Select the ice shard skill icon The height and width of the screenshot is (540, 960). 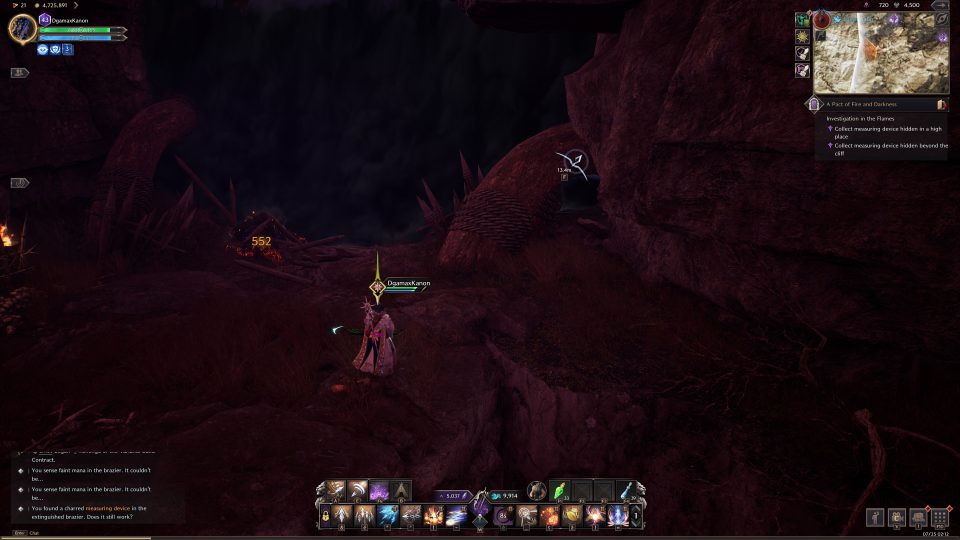pos(387,516)
